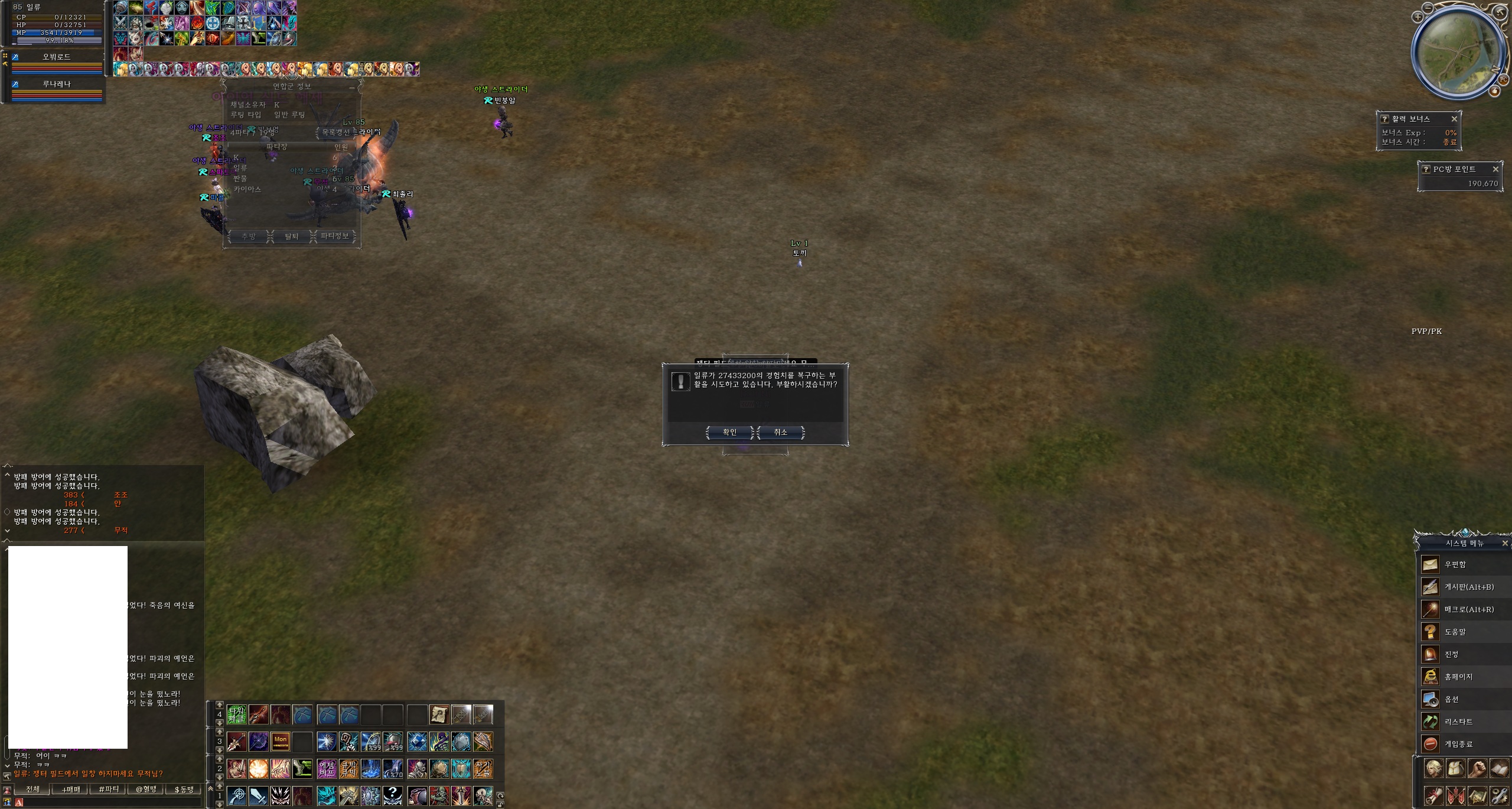Click the 탈퇴 leave party button
This screenshot has width=1512, height=809.
coord(292,236)
